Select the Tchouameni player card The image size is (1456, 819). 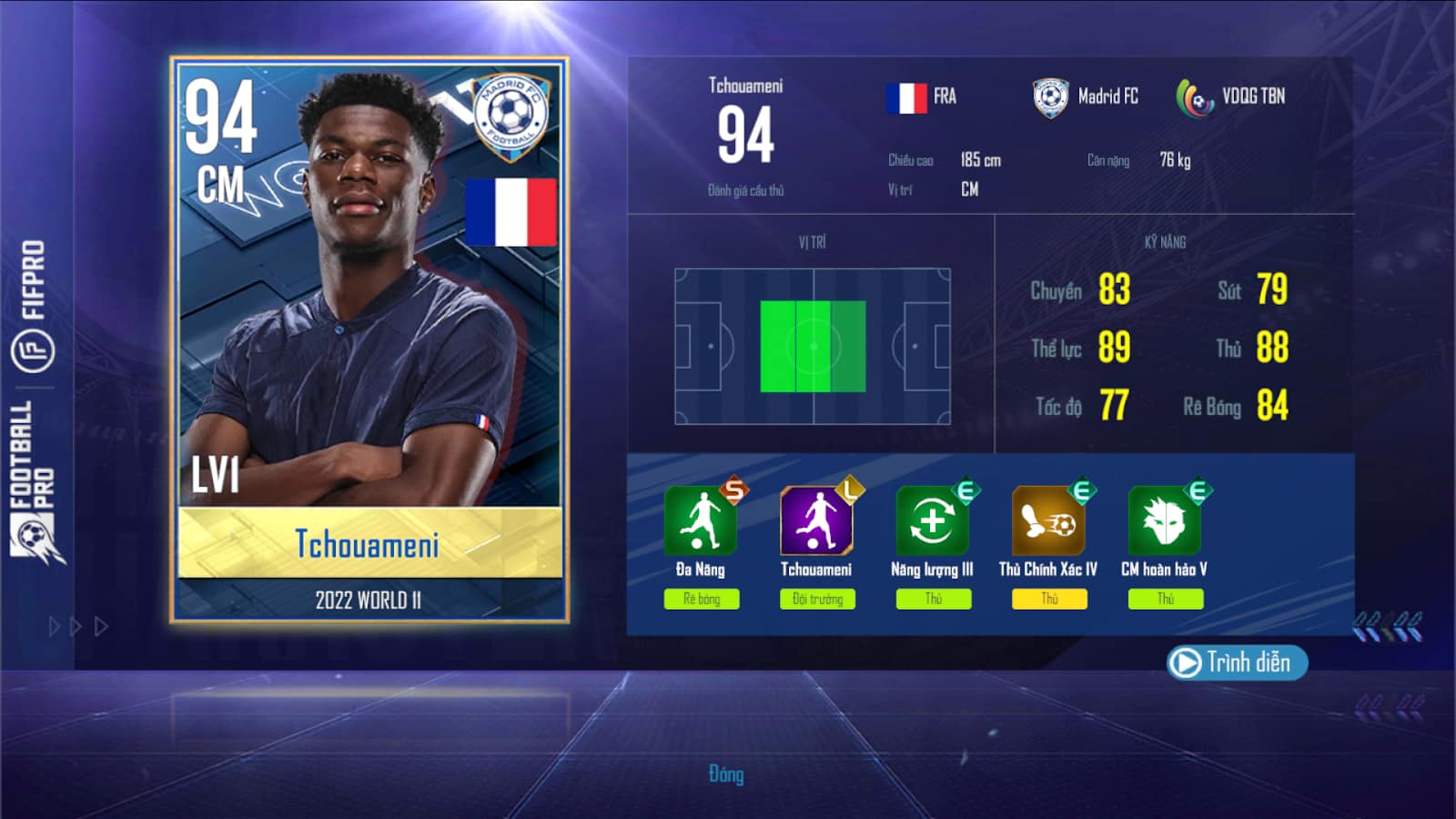pos(369,339)
